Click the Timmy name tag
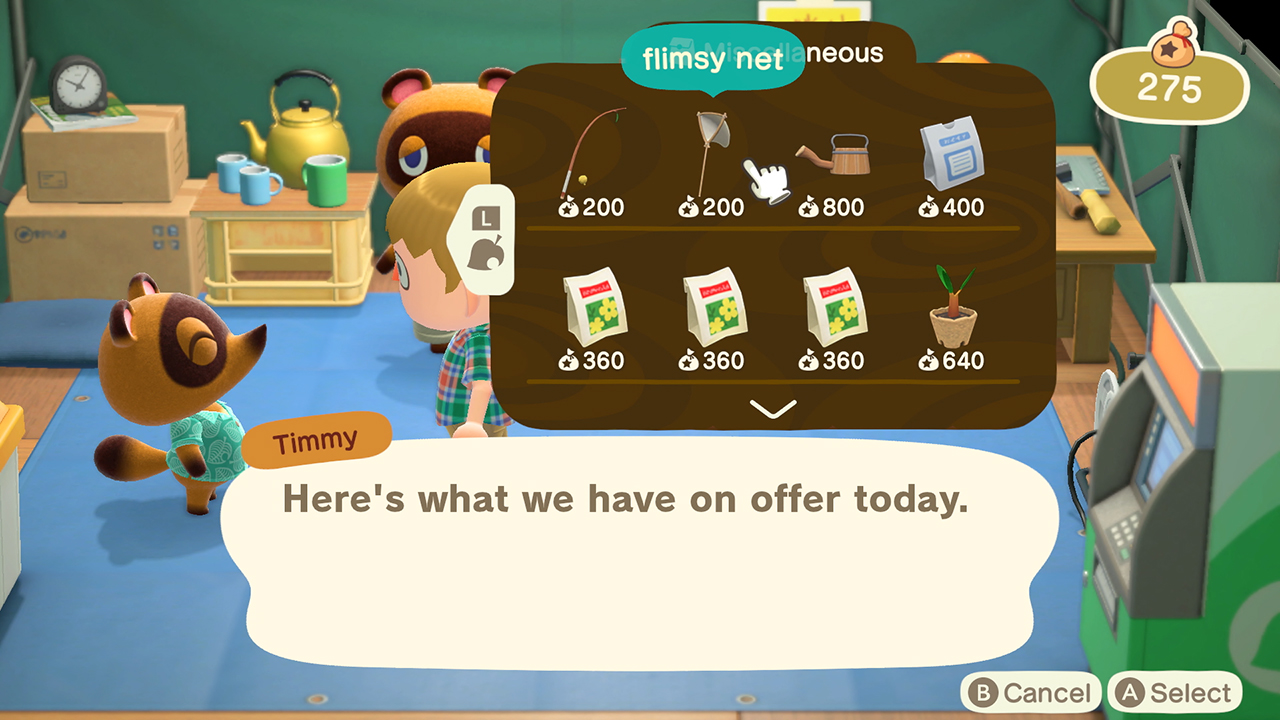The height and width of the screenshot is (720, 1280). point(318,437)
